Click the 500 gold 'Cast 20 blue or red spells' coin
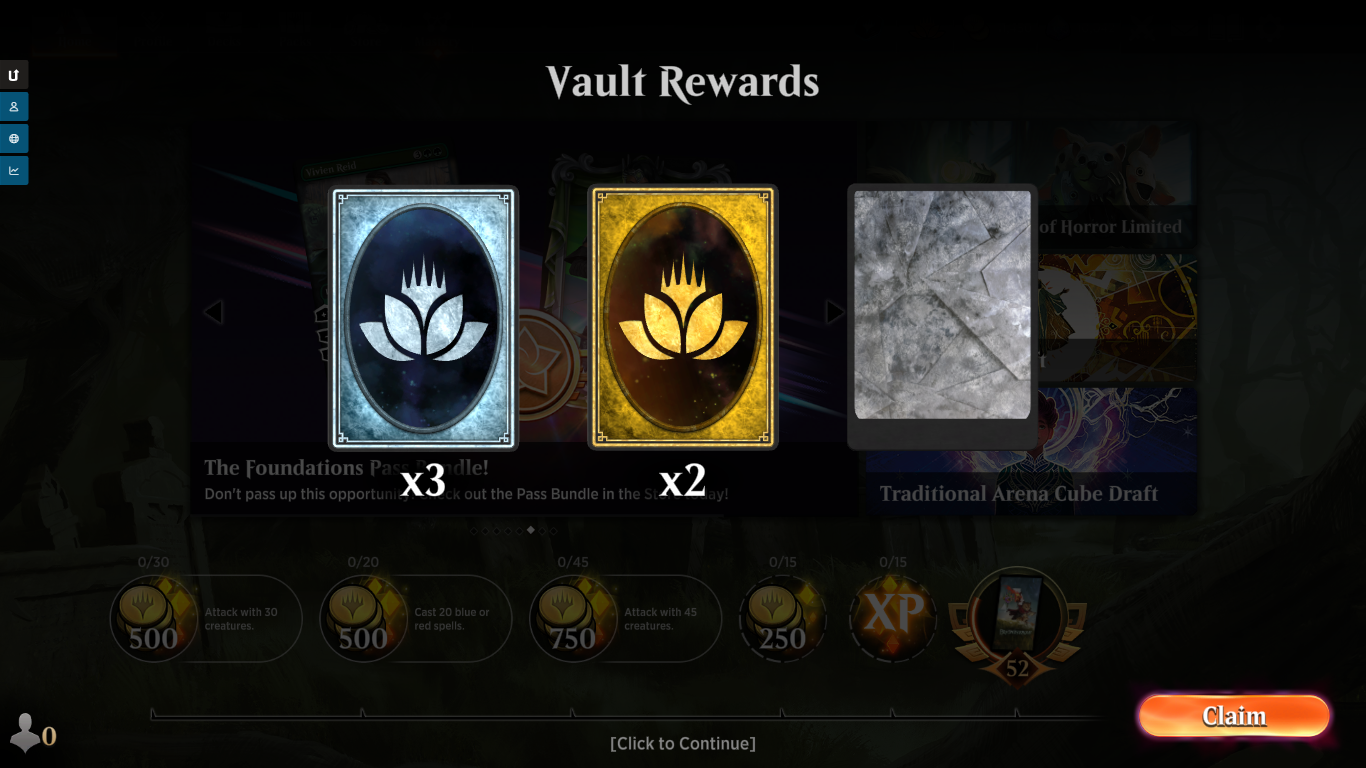 [x=363, y=619]
